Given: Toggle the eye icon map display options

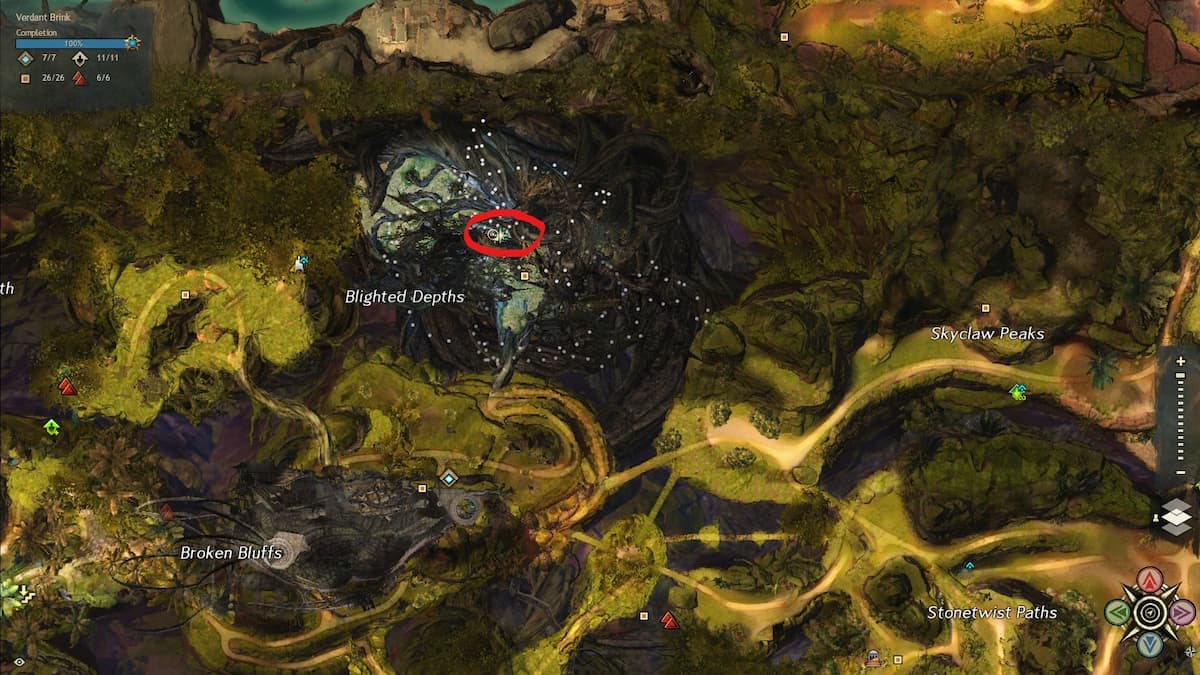Looking at the screenshot, I should [19, 662].
